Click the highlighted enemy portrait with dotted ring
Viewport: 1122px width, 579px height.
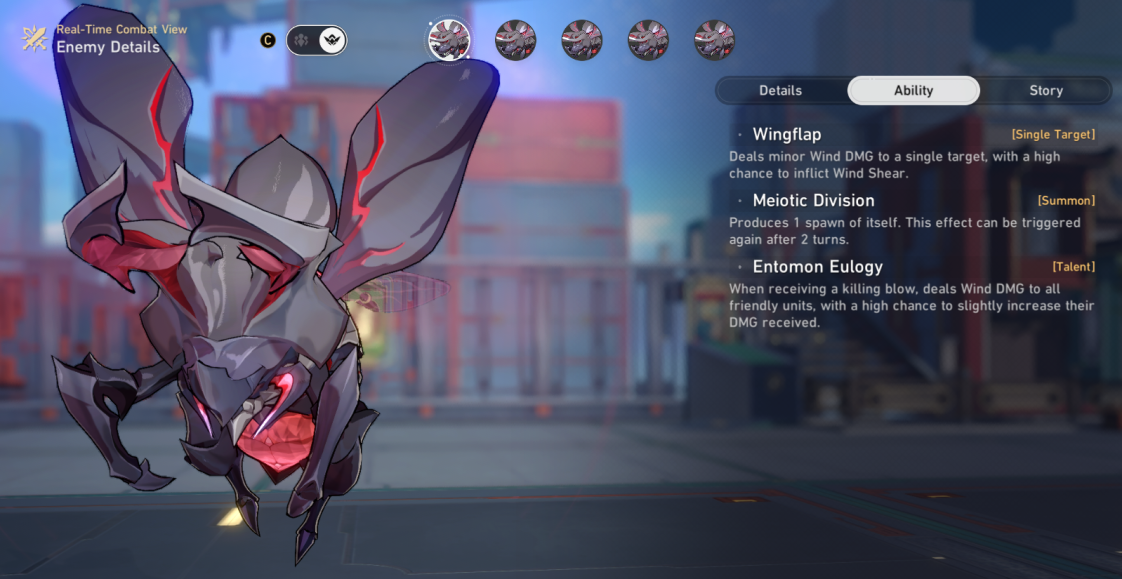pos(449,40)
